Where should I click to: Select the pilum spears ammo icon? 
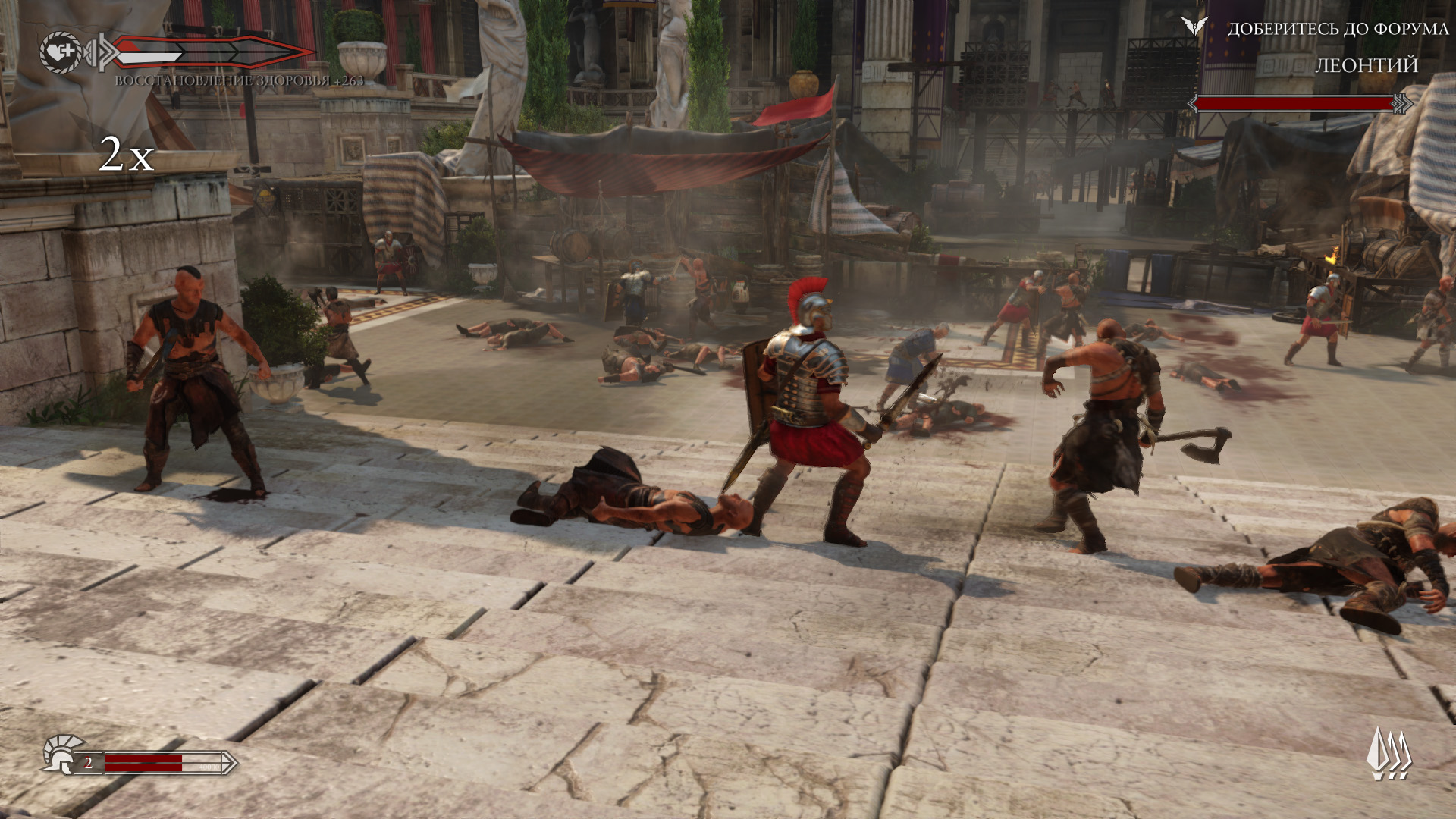1389,754
